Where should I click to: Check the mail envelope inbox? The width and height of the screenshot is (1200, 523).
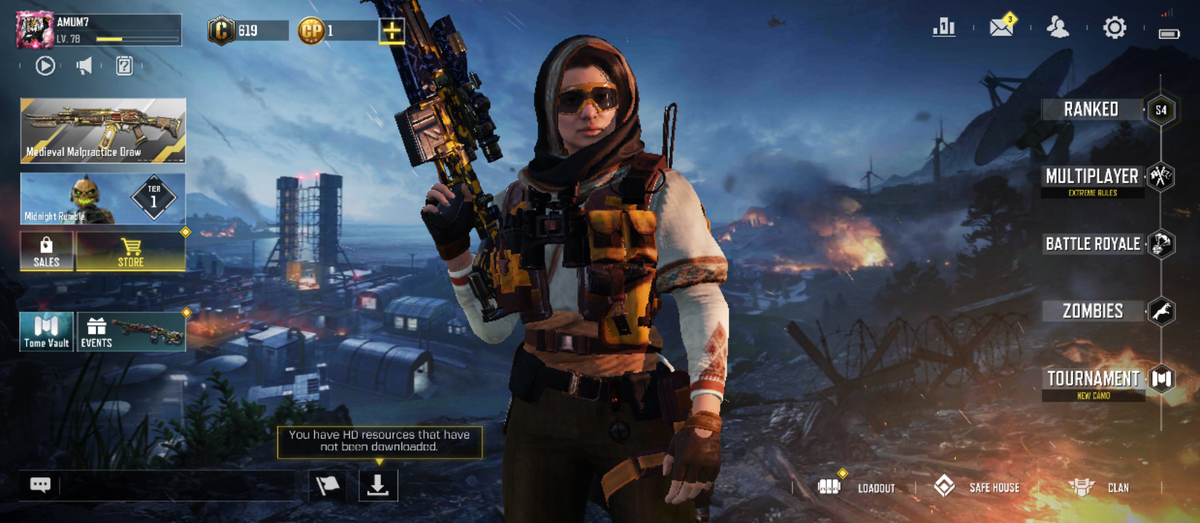[1001, 28]
